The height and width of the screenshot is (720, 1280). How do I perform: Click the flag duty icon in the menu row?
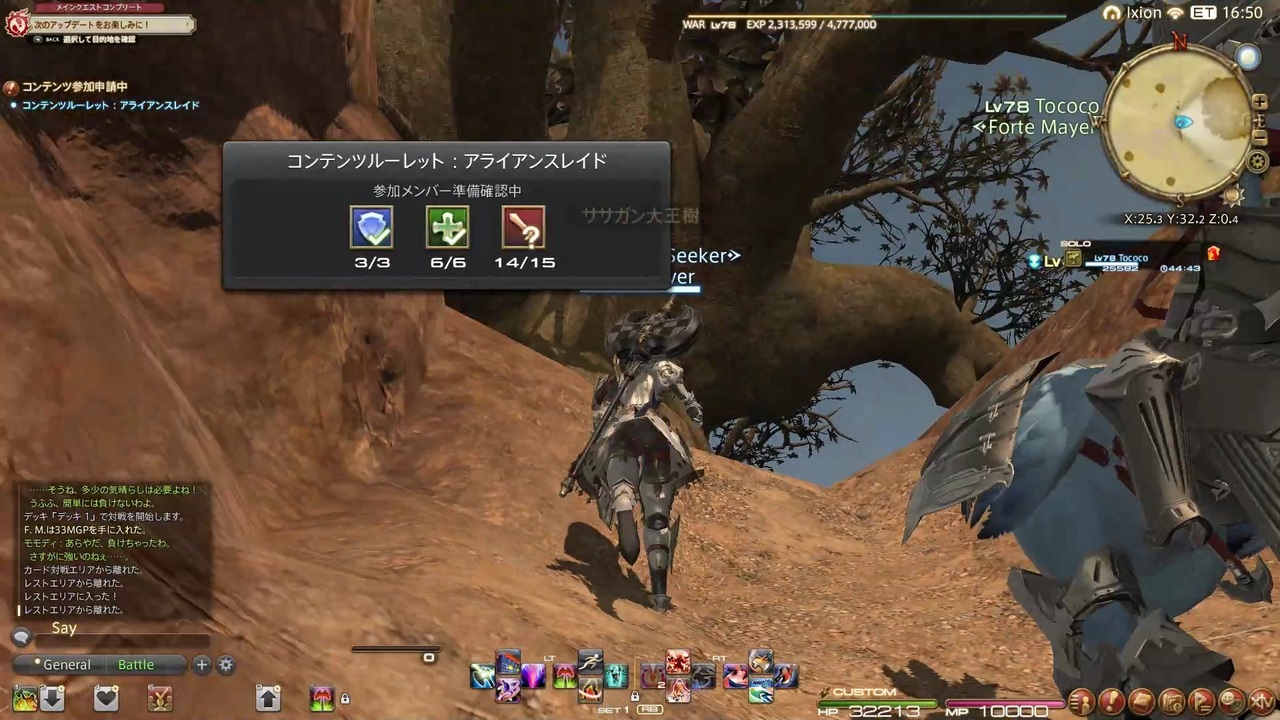point(1203,700)
